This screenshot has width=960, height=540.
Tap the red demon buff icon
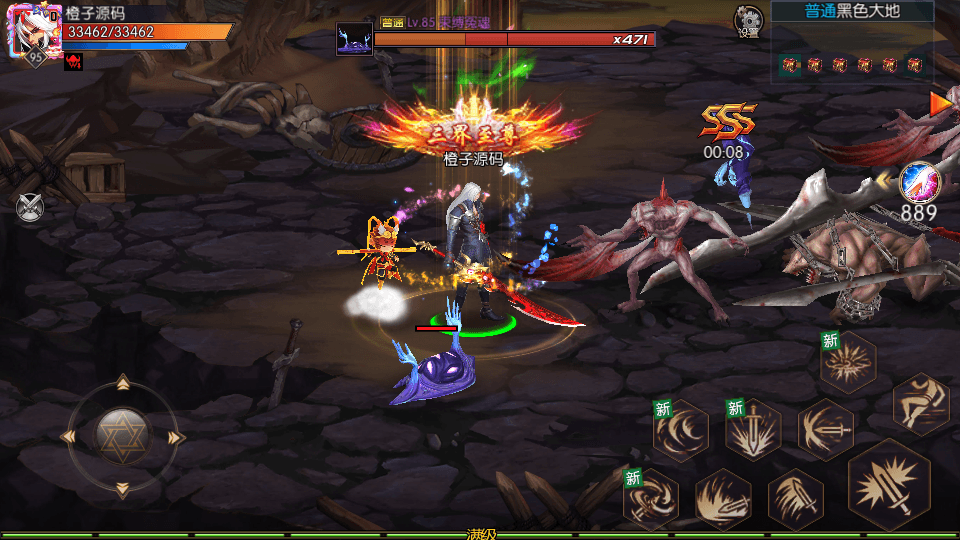tap(73, 62)
